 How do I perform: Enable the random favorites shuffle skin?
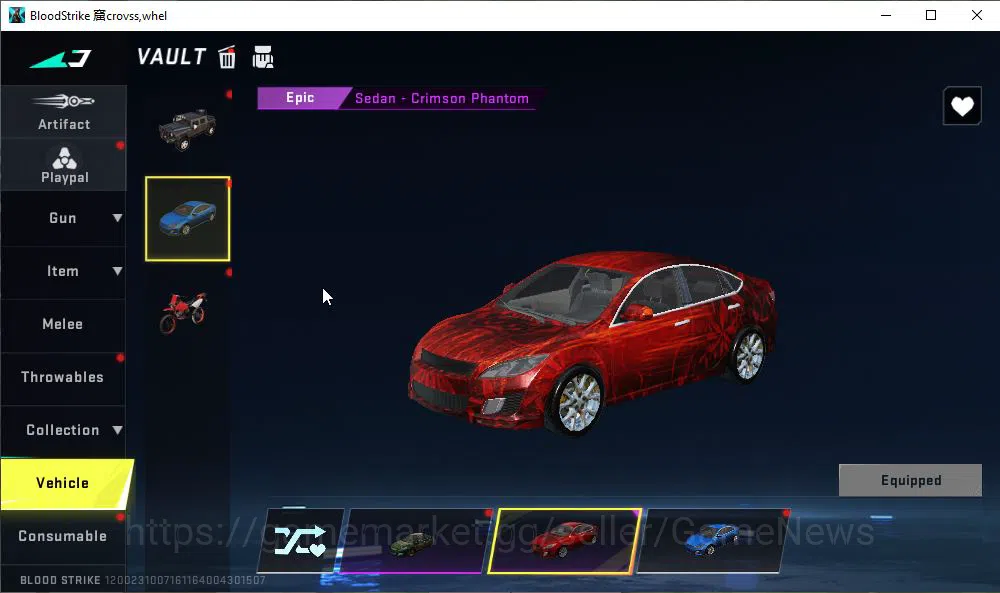tap(300, 541)
